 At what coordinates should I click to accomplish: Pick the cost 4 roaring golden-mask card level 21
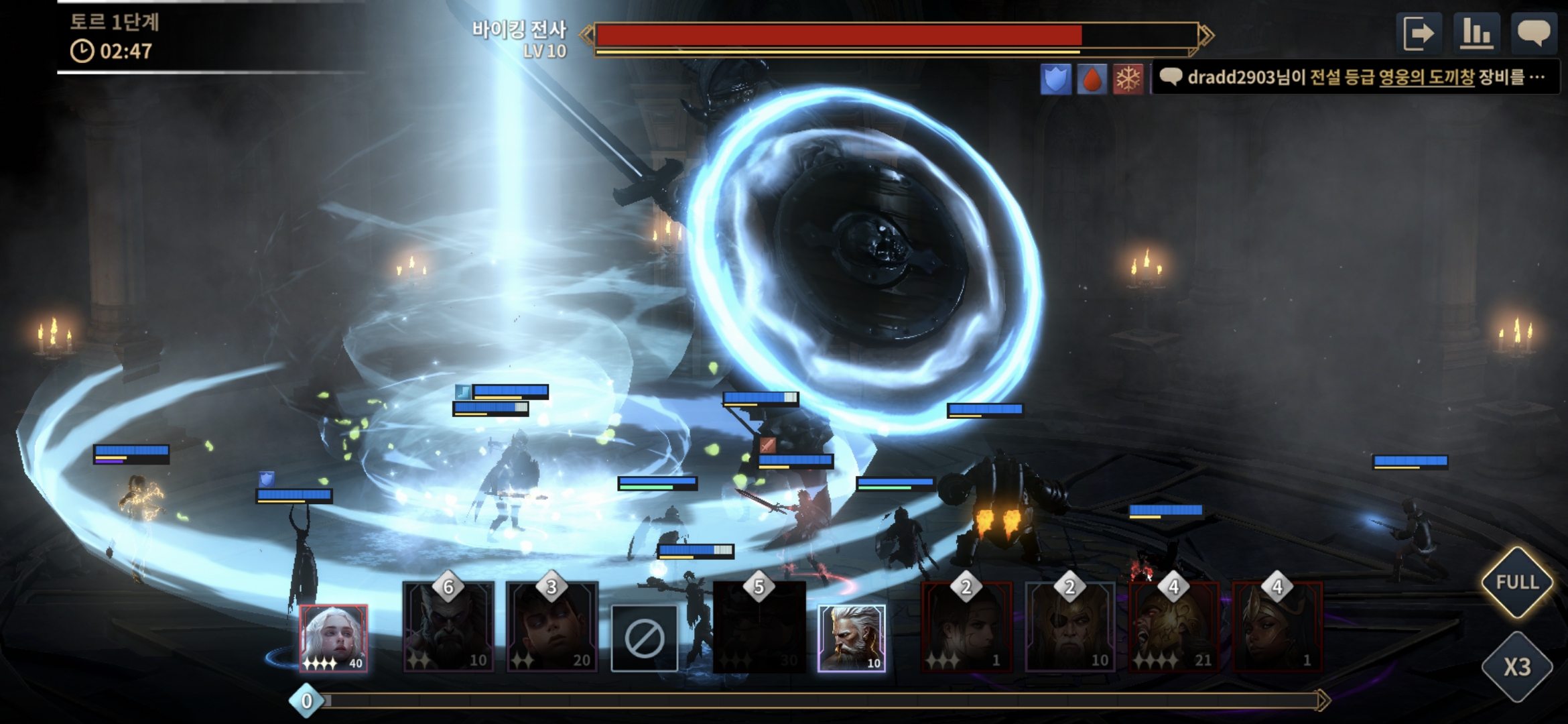point(1173,627)
